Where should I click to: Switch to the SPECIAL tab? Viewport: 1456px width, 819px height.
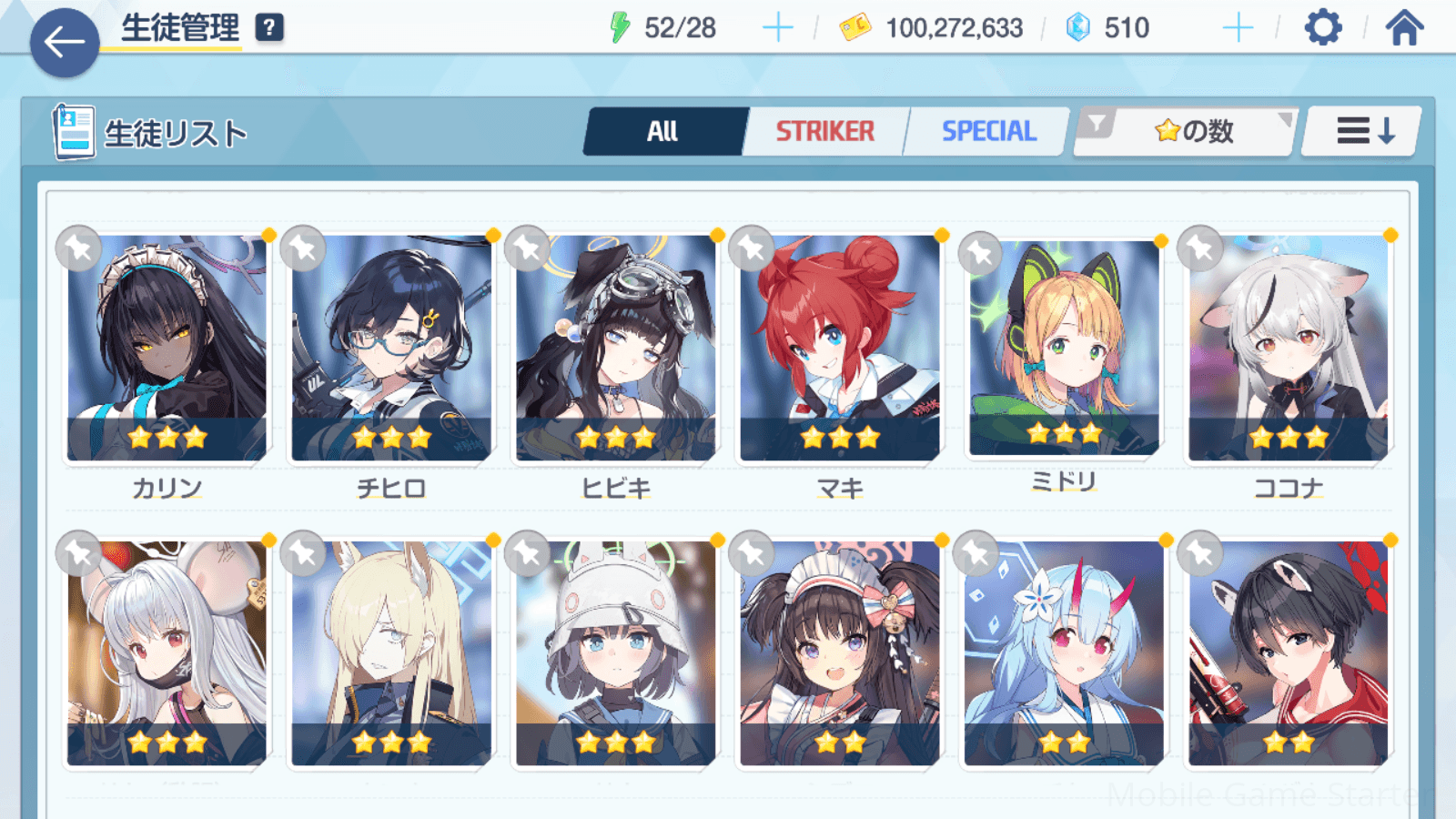988,132
